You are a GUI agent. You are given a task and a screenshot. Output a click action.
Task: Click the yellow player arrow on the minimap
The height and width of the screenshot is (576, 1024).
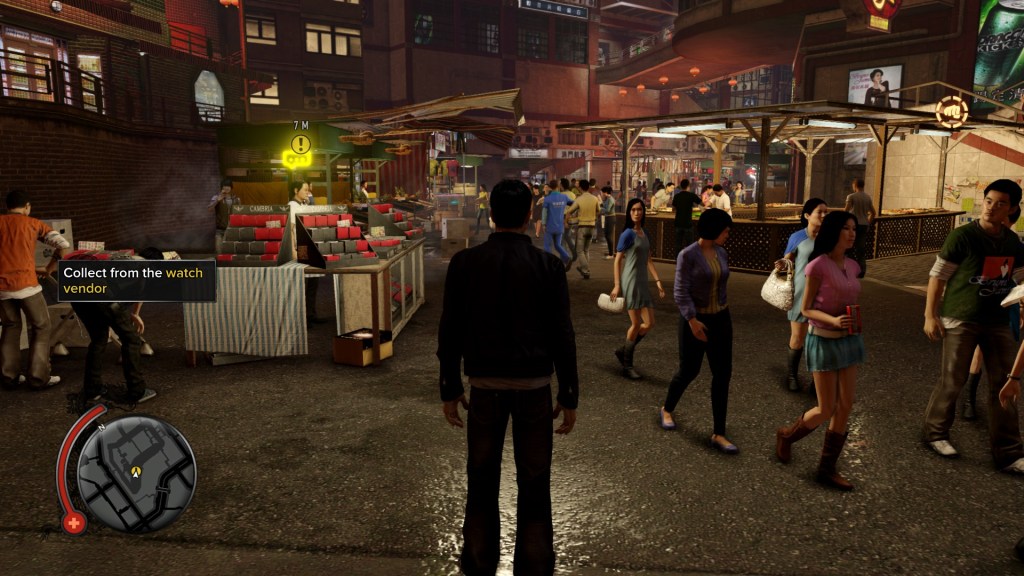[136, 471]
